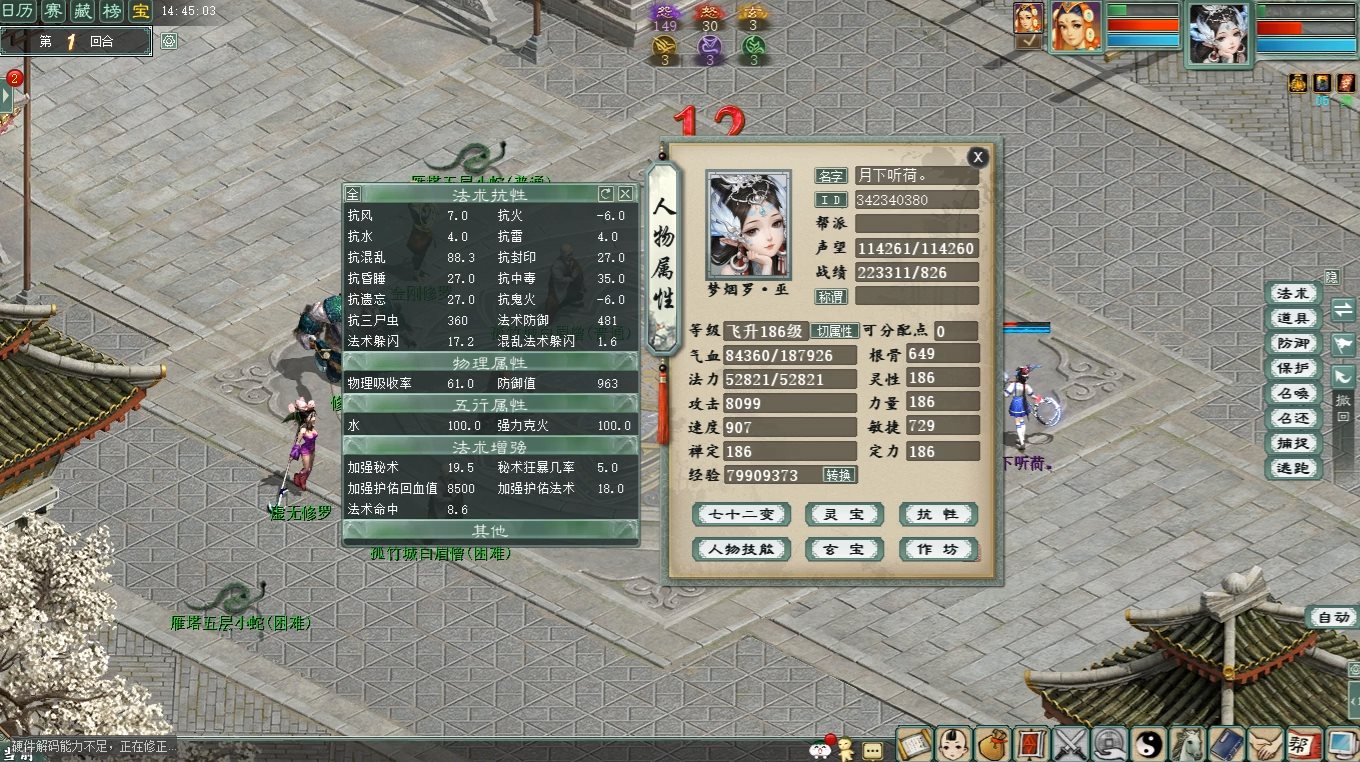Open the 作坊 workshop
Viewport: 1360px width, 762px height.
click(x=937, y=550)
